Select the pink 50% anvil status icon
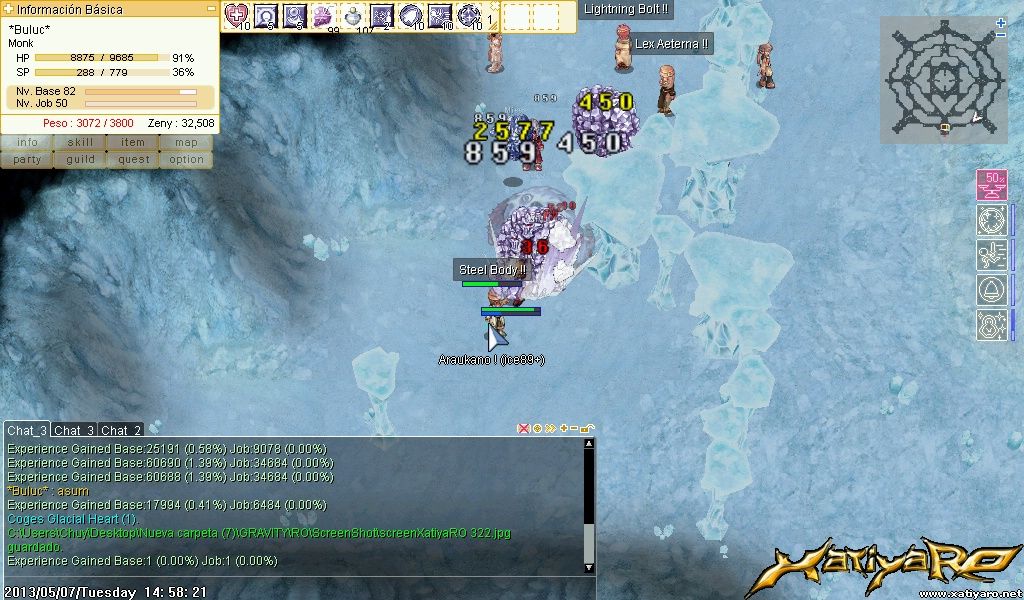The image size is (1024, 600). (x=991, y=185)
